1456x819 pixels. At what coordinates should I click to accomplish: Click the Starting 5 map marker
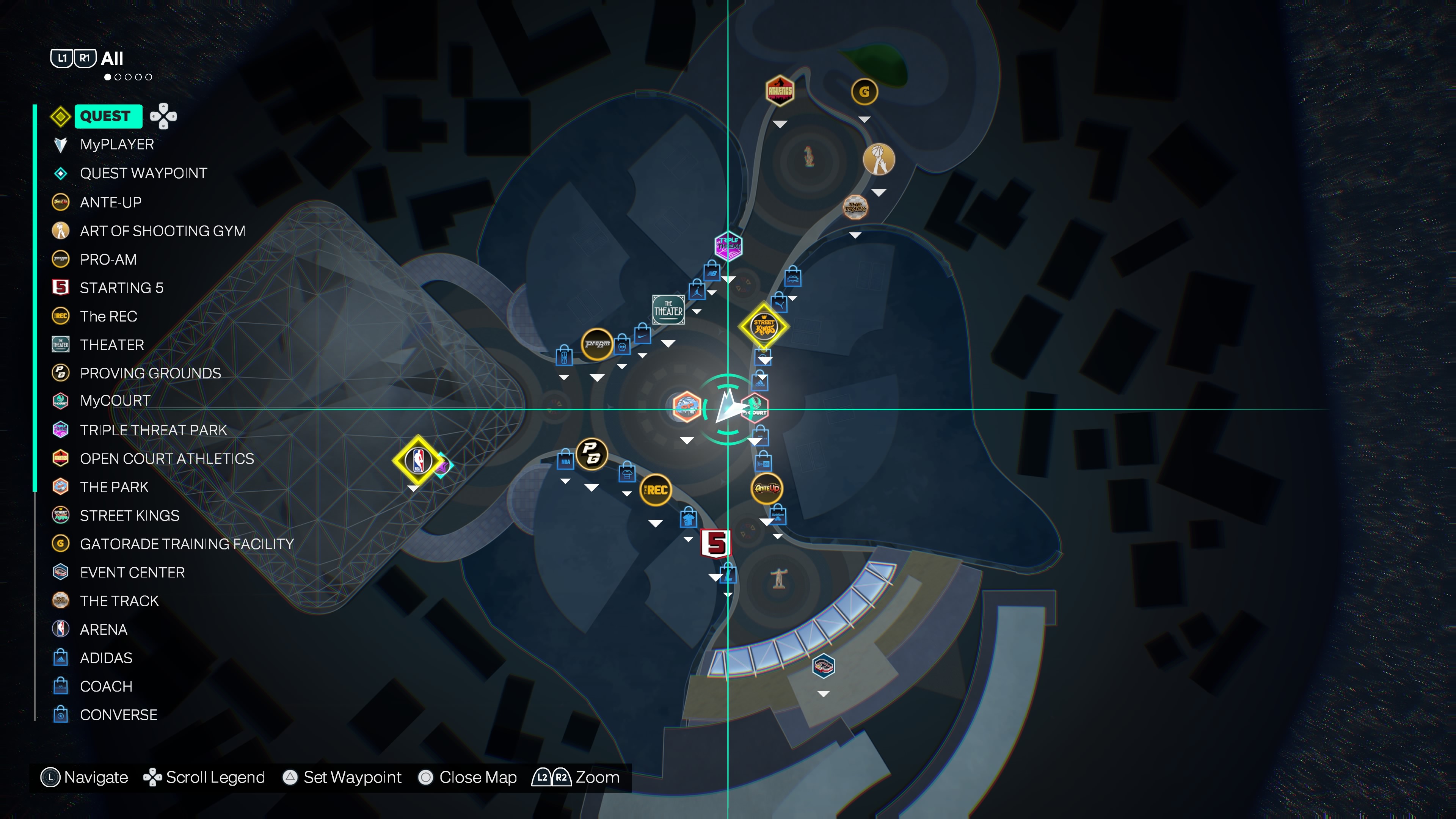click(x=715, y=544)
